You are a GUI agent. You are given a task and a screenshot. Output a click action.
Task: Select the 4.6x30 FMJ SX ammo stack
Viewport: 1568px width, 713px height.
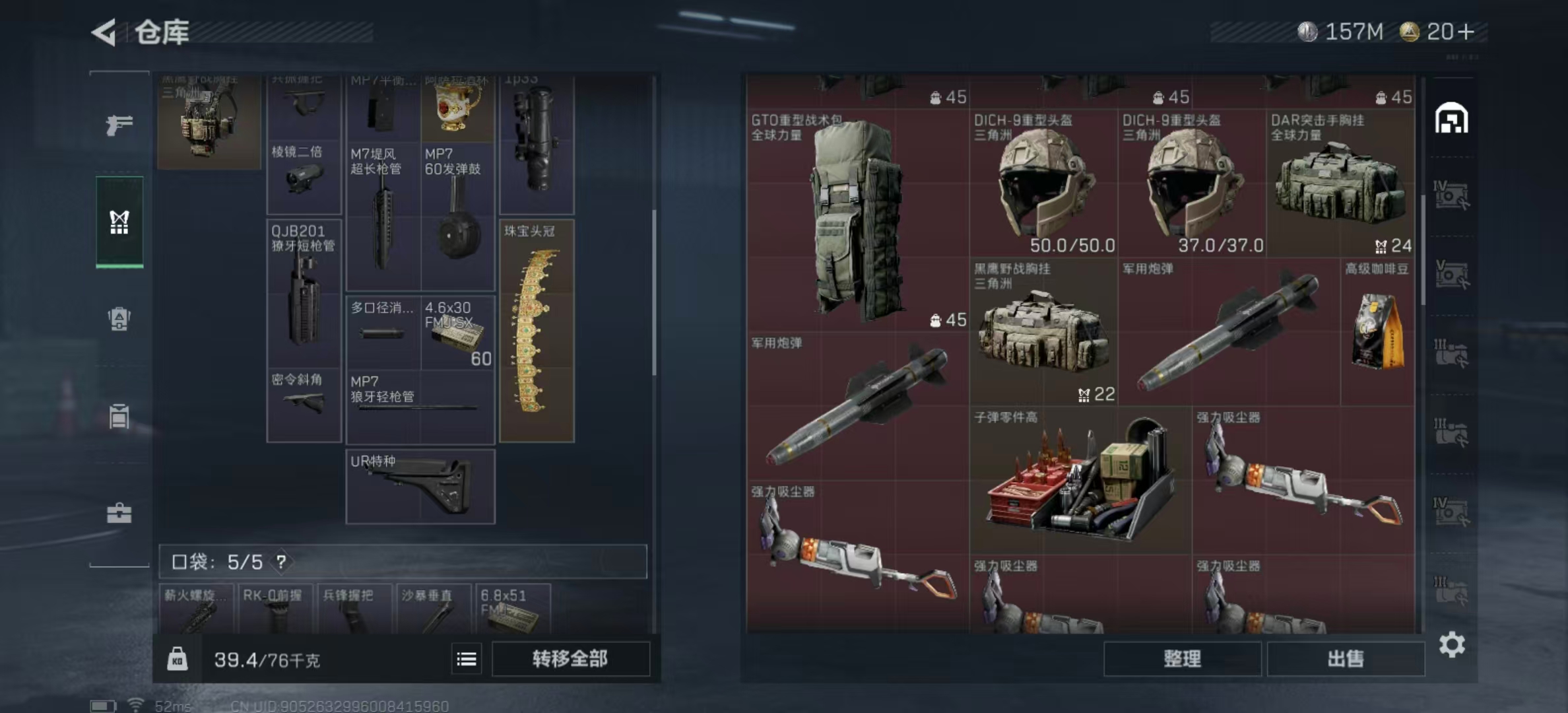(457, 333)
